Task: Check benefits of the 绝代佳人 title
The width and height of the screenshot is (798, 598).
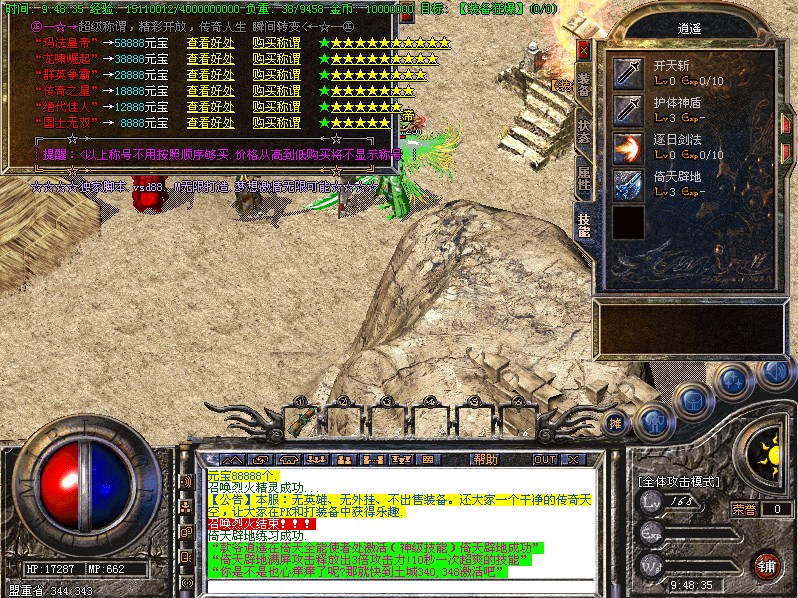Action: click(x=210, y=107)
